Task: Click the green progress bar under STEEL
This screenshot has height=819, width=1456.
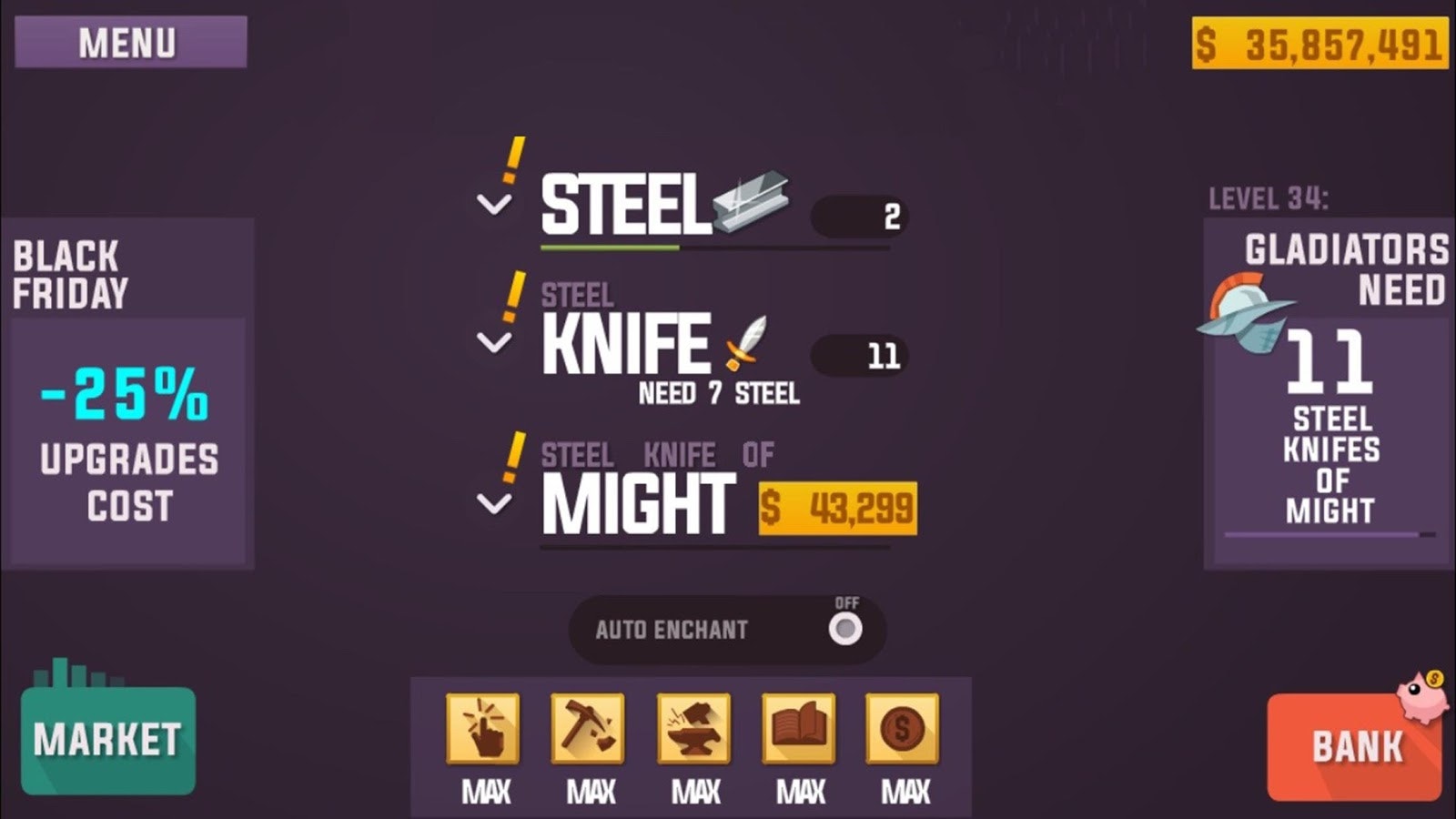Action: click(x=610, y=246)
